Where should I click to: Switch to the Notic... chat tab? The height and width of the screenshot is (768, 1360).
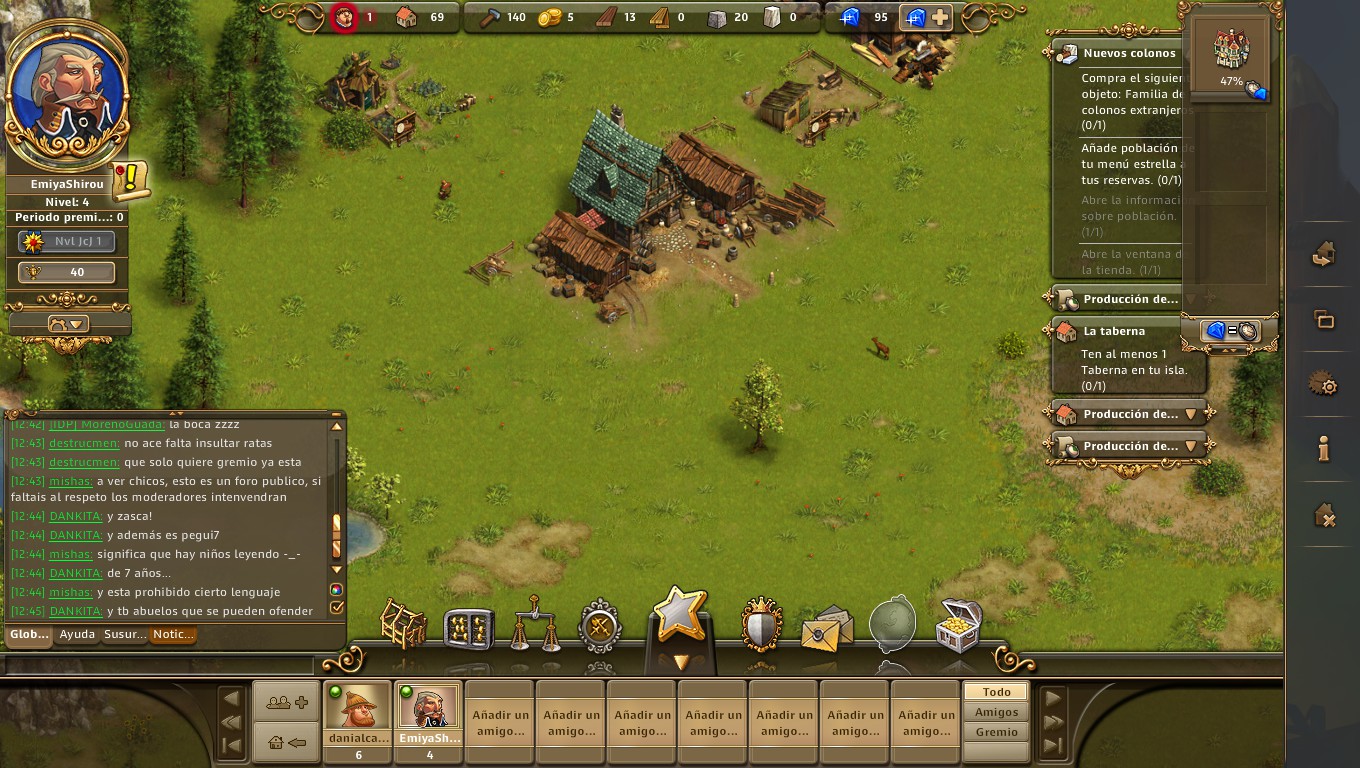[173, 634]
